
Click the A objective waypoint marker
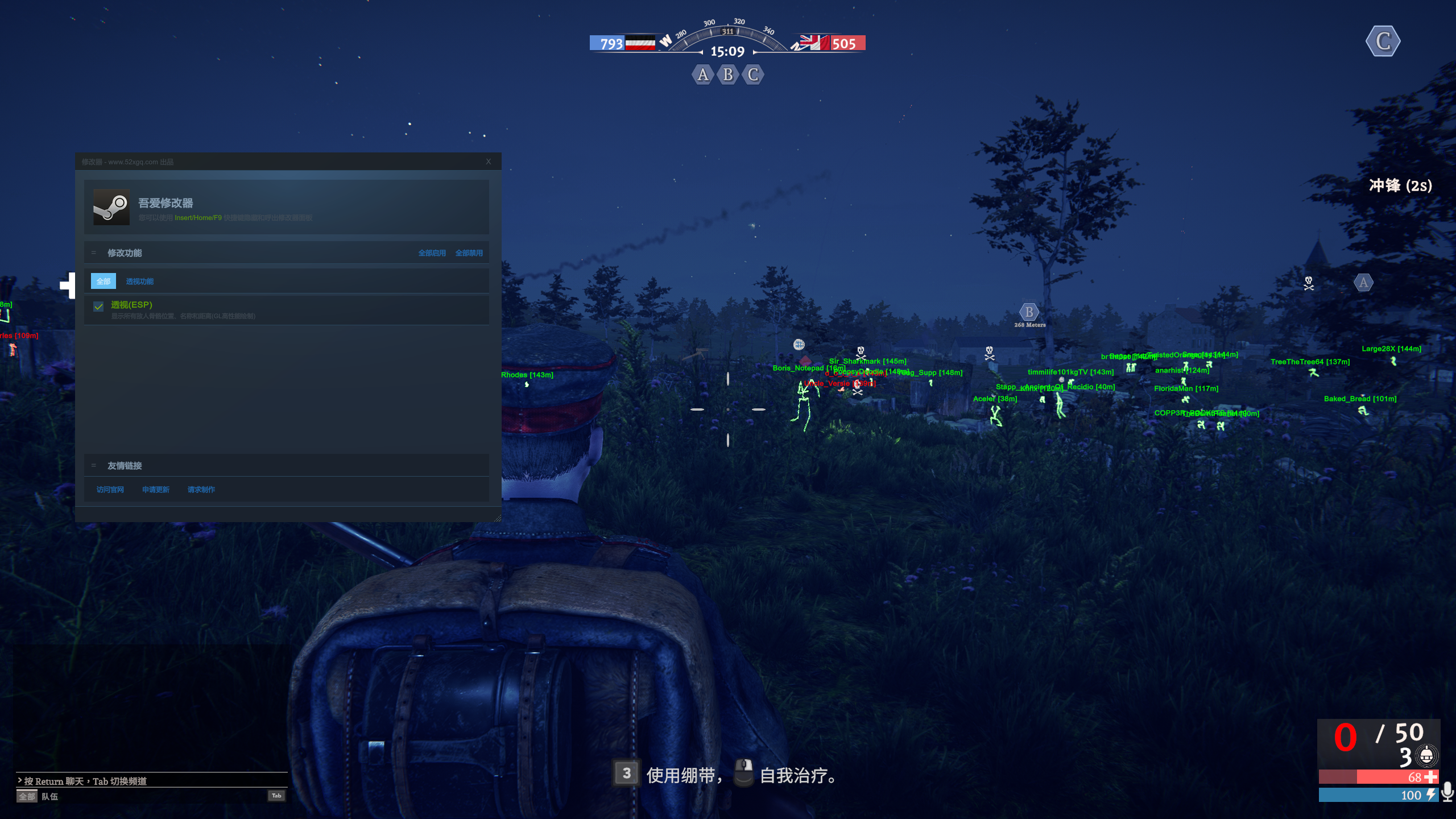coord(1363,283)
